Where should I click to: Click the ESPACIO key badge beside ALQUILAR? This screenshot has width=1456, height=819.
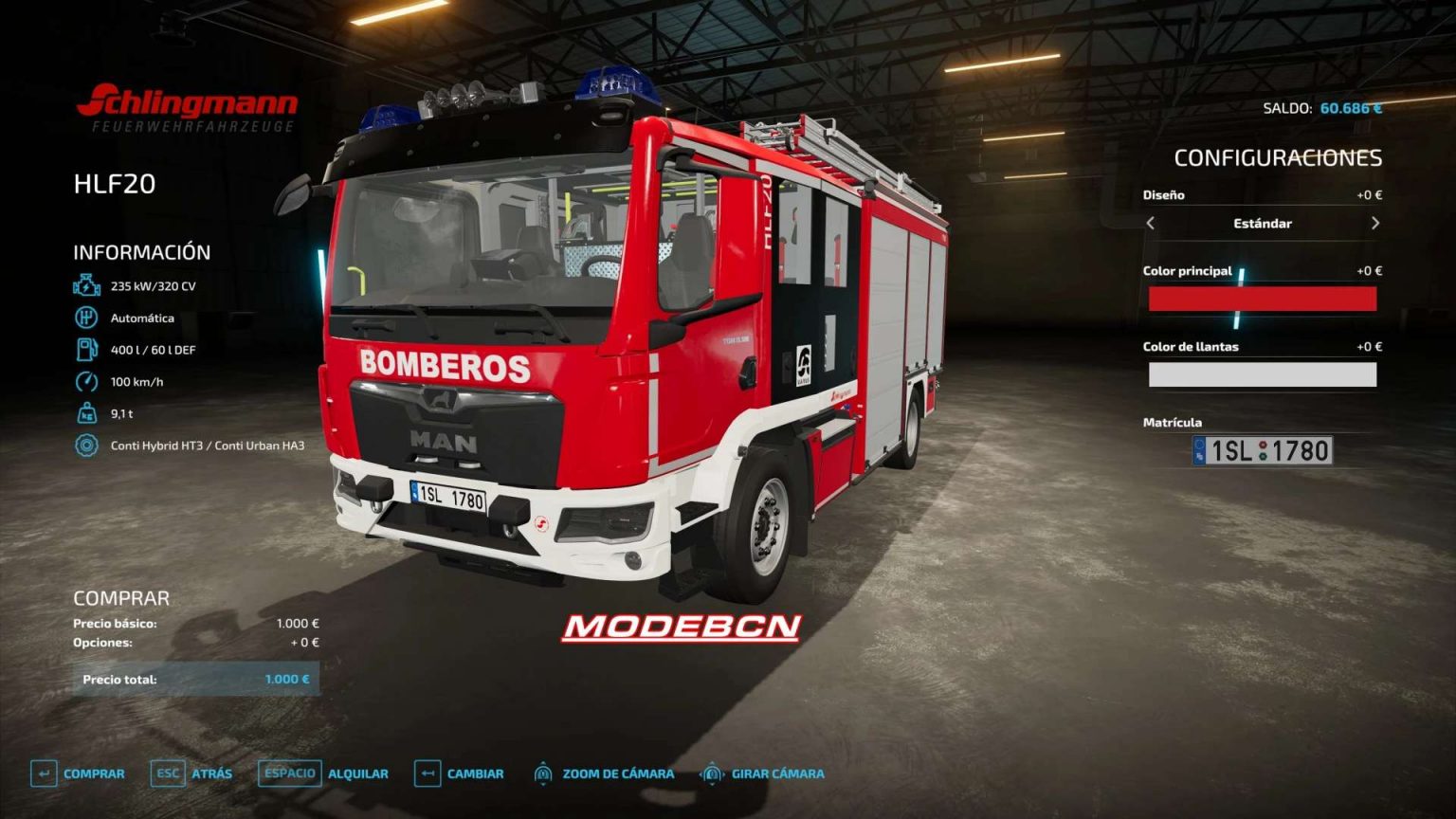tap(289, 773)
